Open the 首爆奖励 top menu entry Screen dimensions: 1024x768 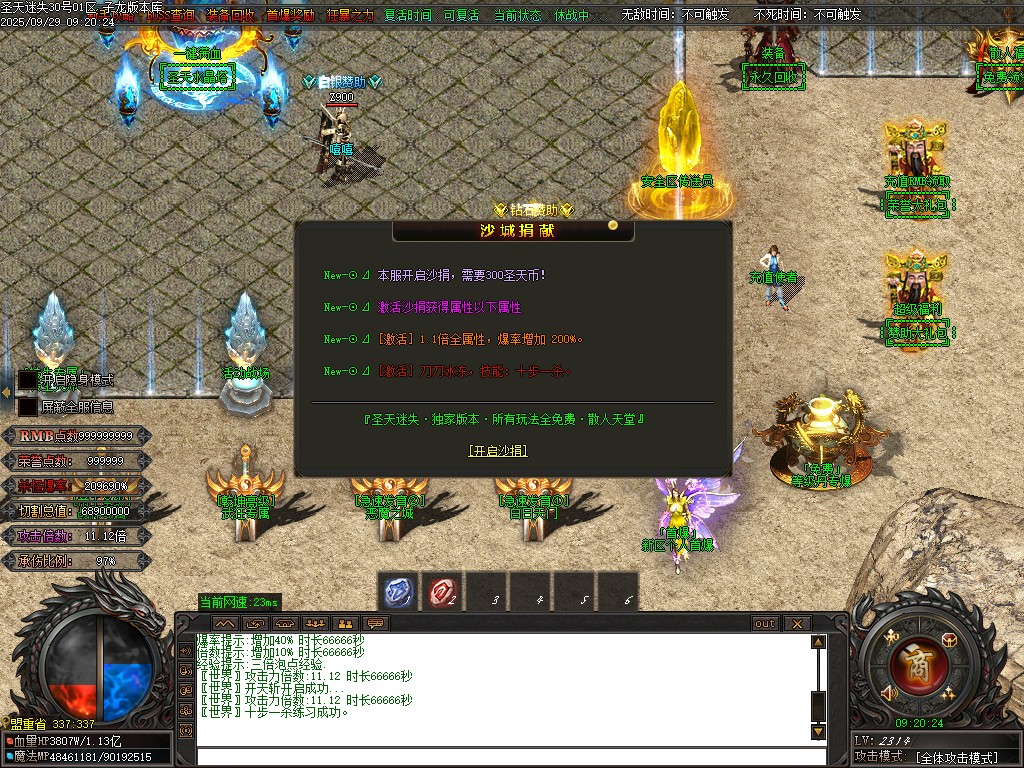tap(290, 15)
